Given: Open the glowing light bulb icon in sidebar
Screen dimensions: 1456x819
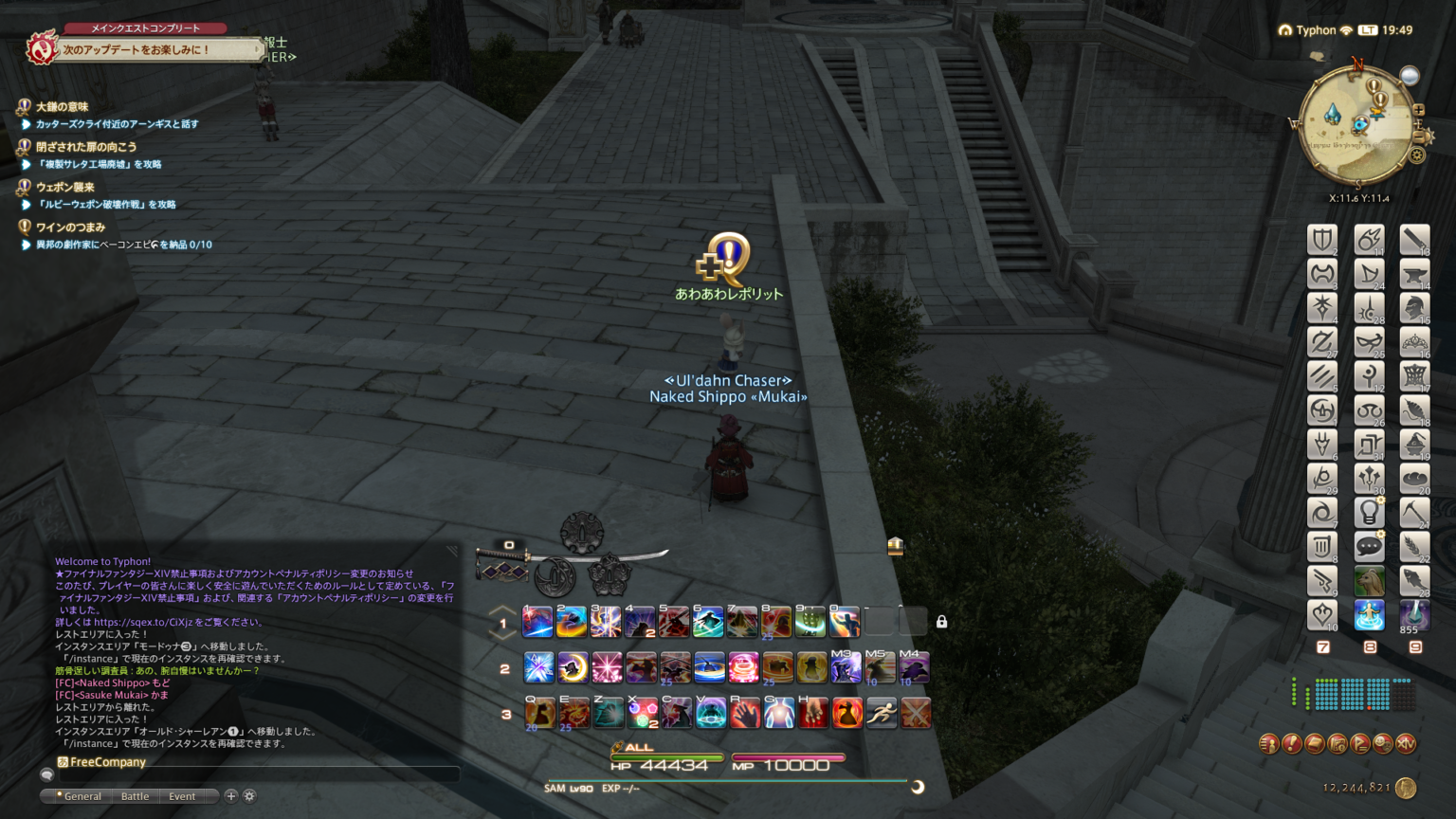Looking at the screenshot, I should point(1369,512).
